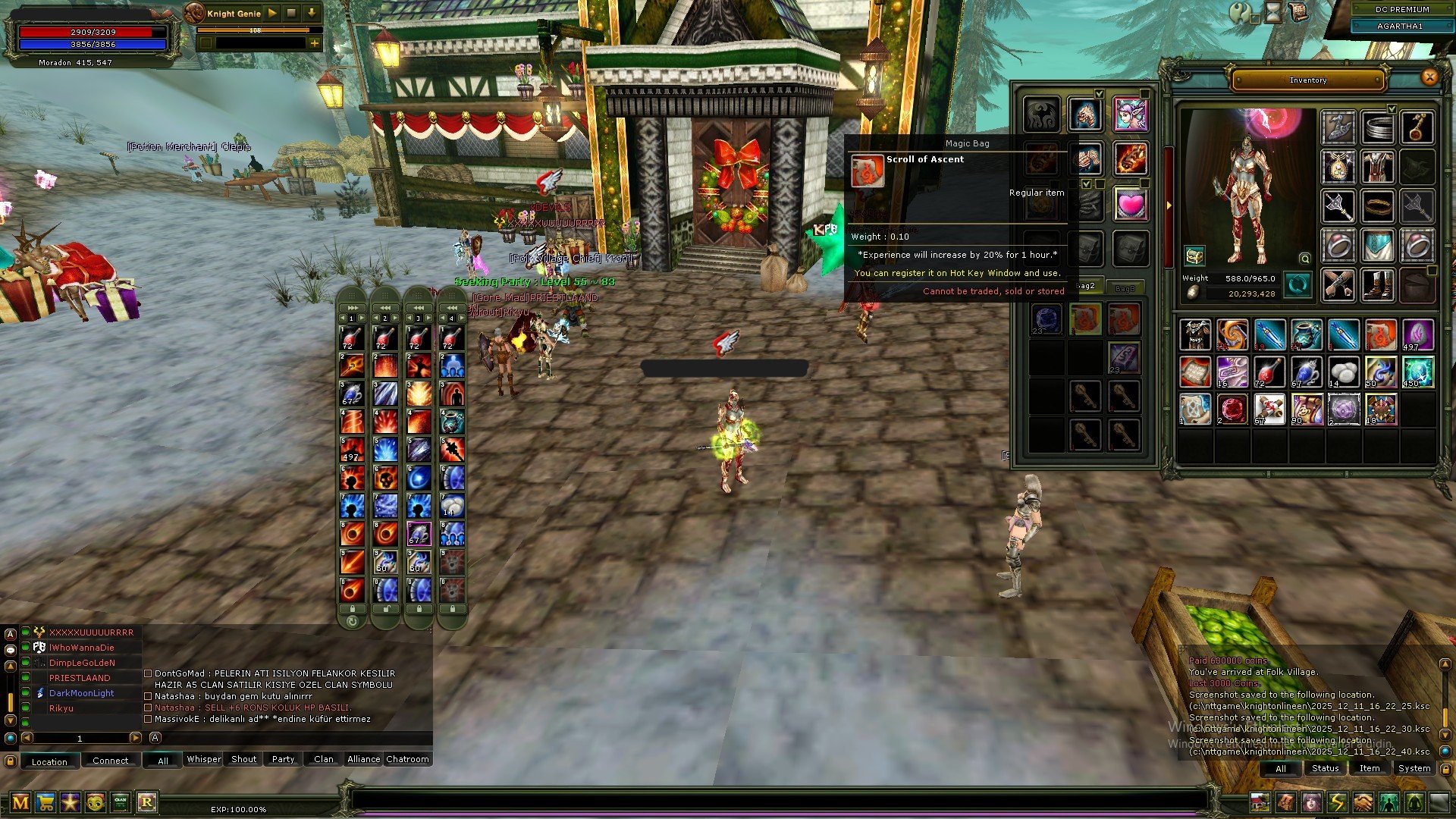The width and height of the screenshot is (1456, 819).
Task: Select the white pearls stack of 14
Action: 1343,372
